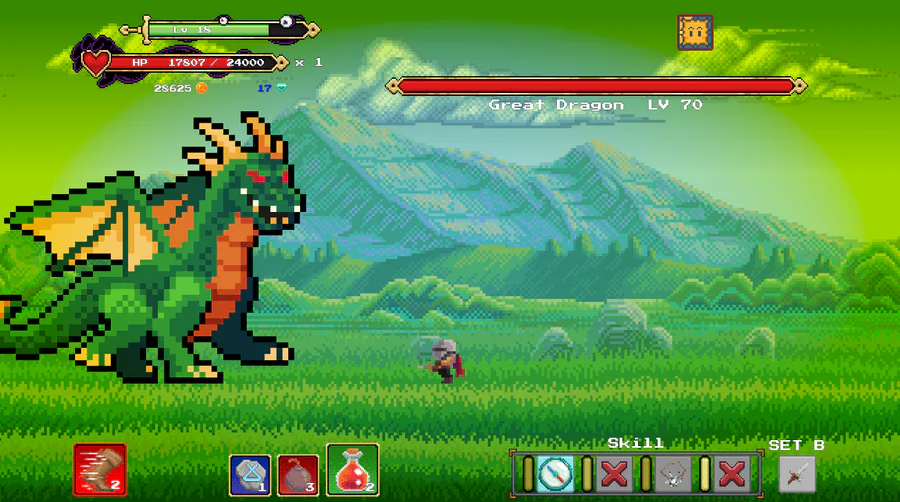Viewport: 900px width, 502px height.
Task: Activate the compass skill
Action: pos(554,472)
